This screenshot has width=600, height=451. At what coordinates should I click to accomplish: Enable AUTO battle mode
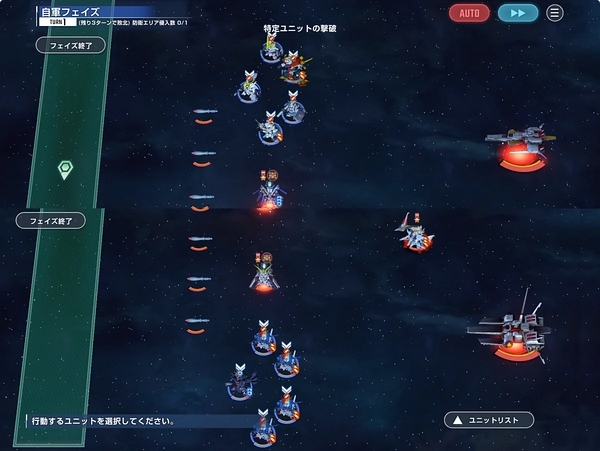point(469,13)
